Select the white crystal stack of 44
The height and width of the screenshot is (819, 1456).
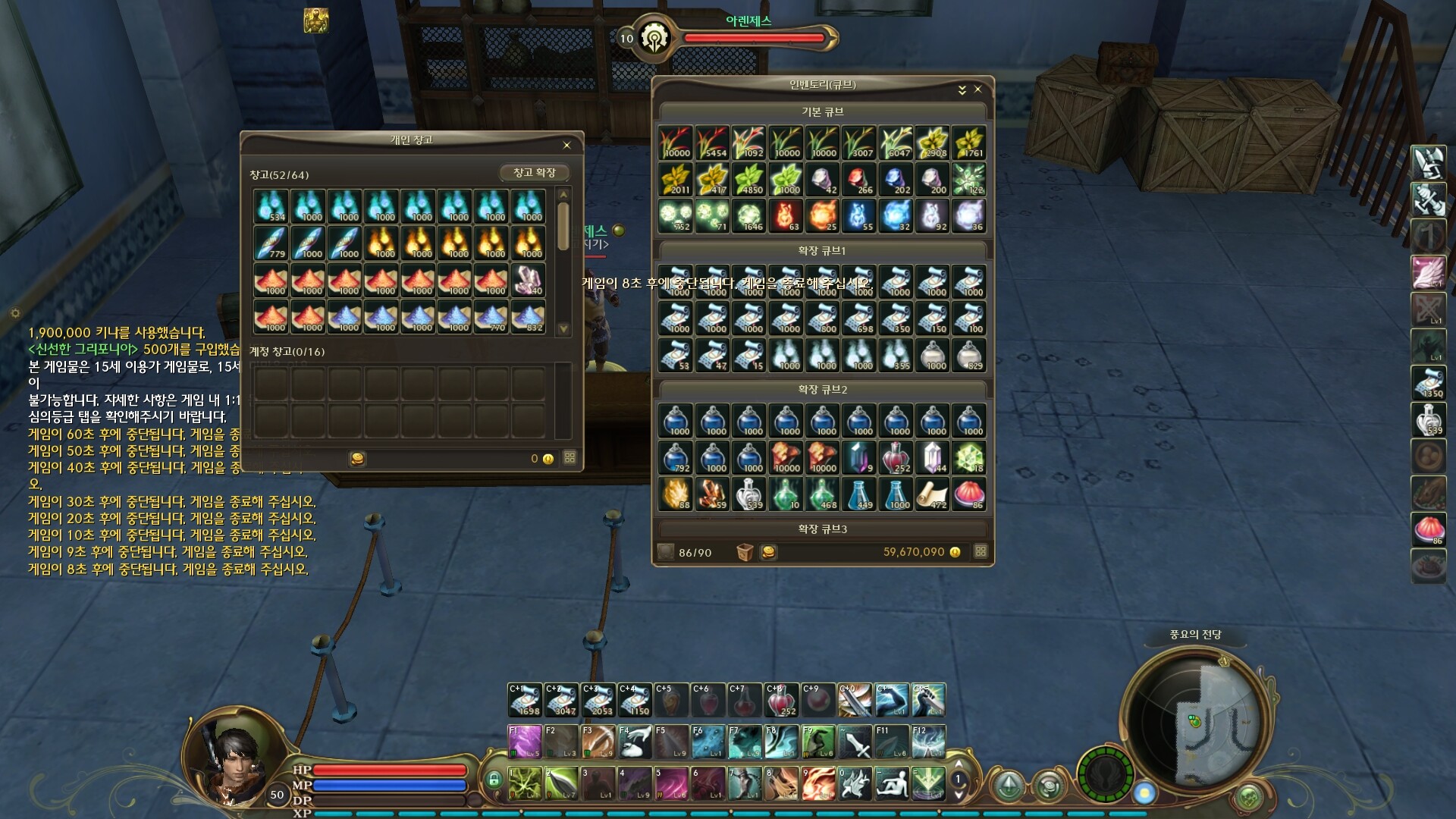pyautogui.click(x=932, y=457)
